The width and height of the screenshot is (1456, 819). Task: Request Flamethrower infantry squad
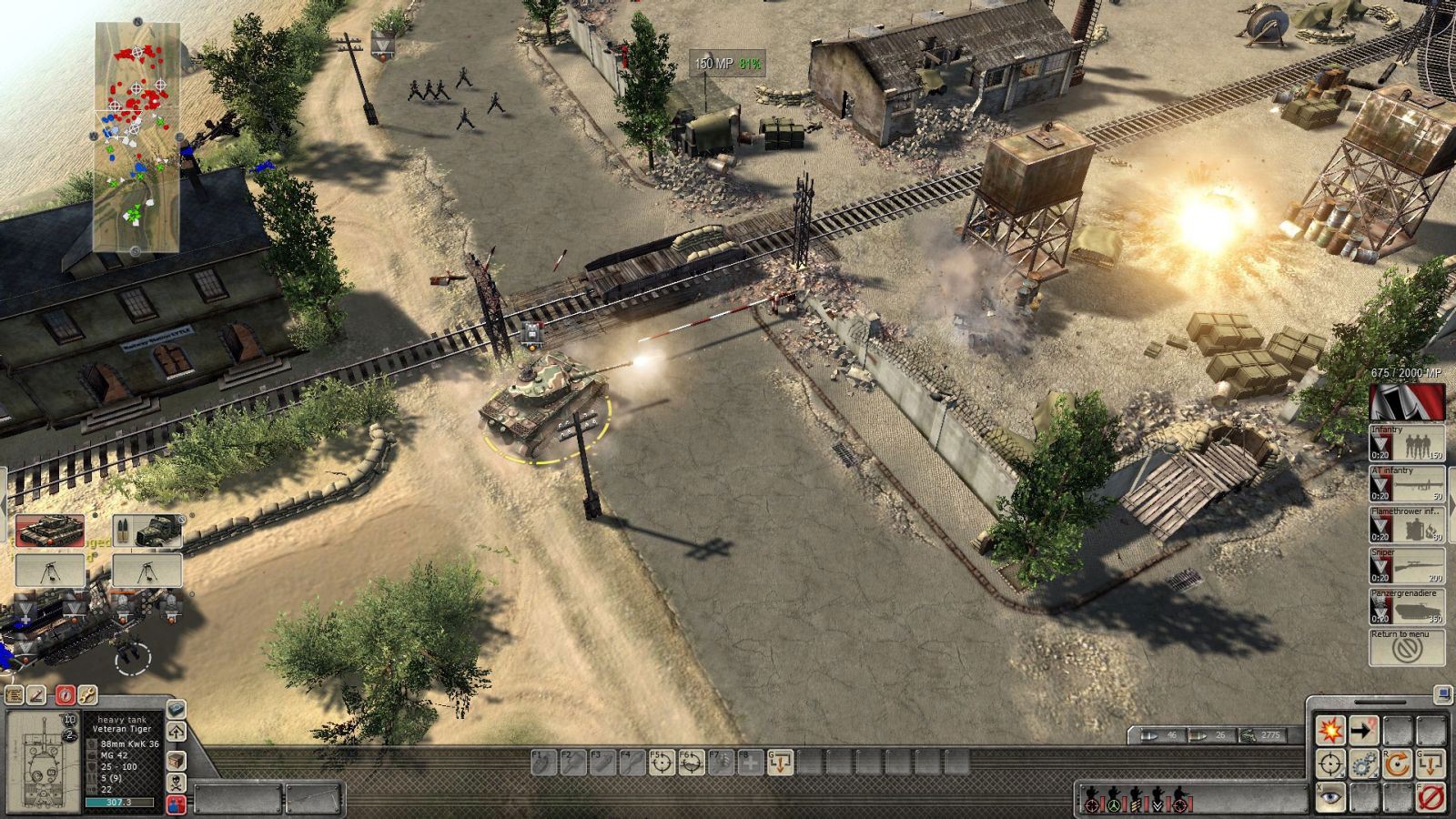point(1407,525)
